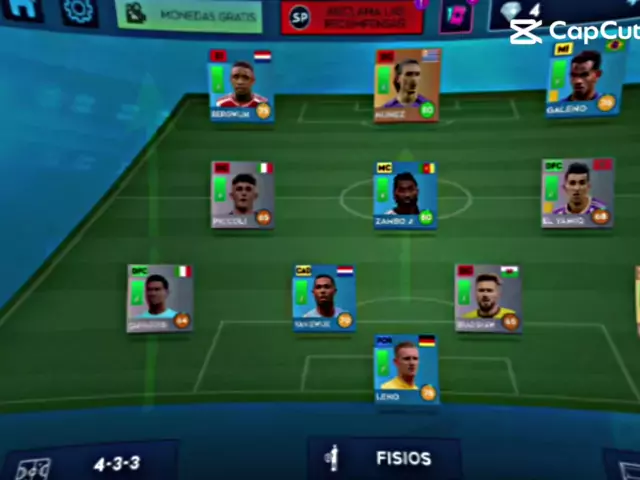The width and height of the screenshot is (640, 480).
Task: Tap the diamond currency counter
Action: coord(522,12)
